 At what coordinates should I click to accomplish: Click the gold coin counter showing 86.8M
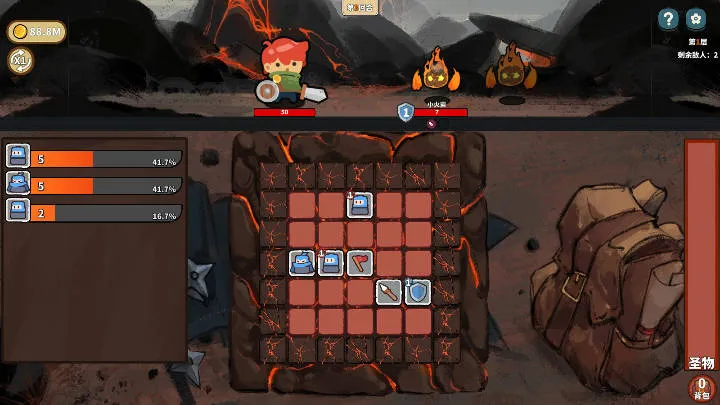coord(37,32)
